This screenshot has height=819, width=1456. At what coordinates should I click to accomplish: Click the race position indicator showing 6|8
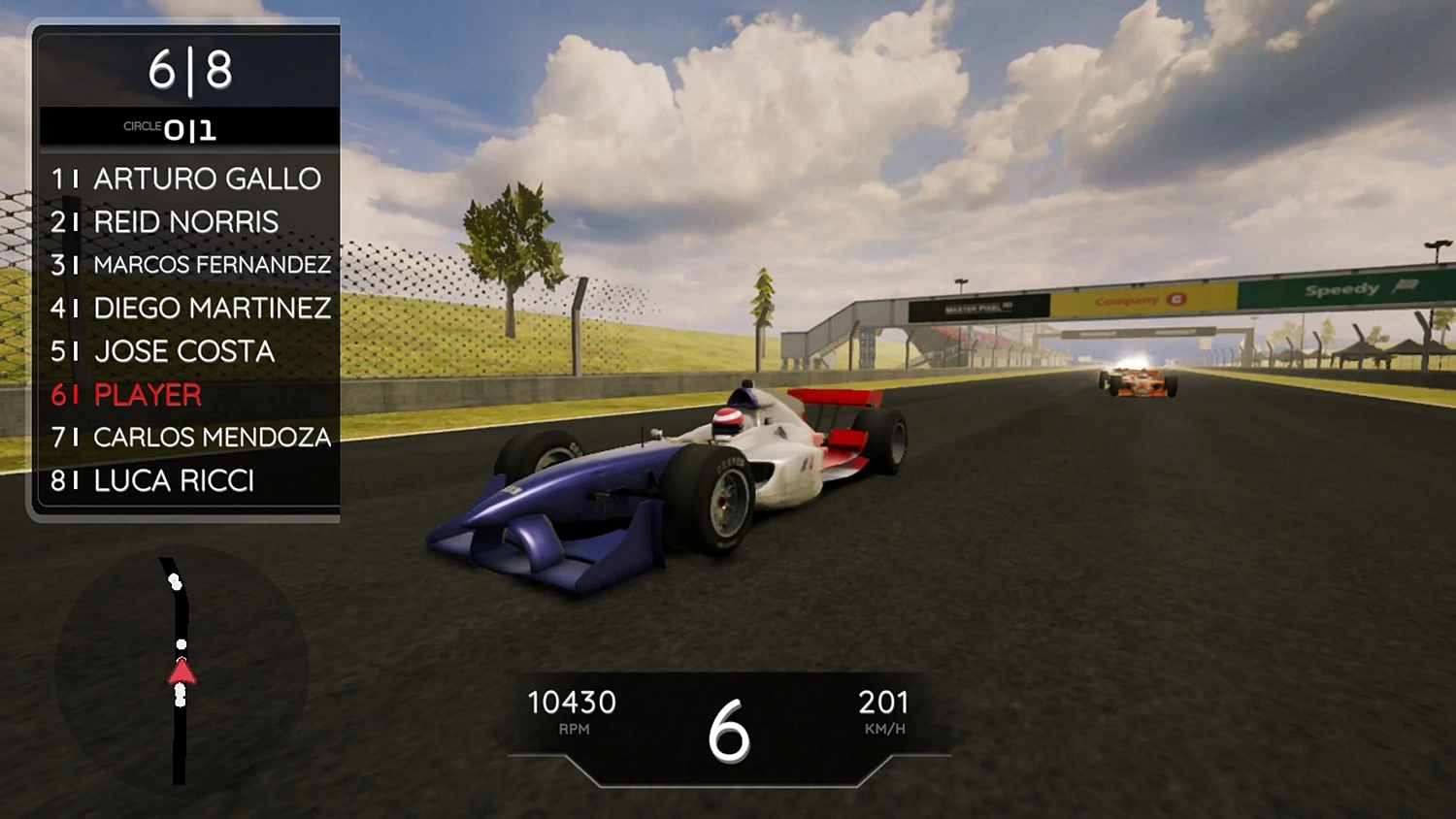tap(187, 71)
